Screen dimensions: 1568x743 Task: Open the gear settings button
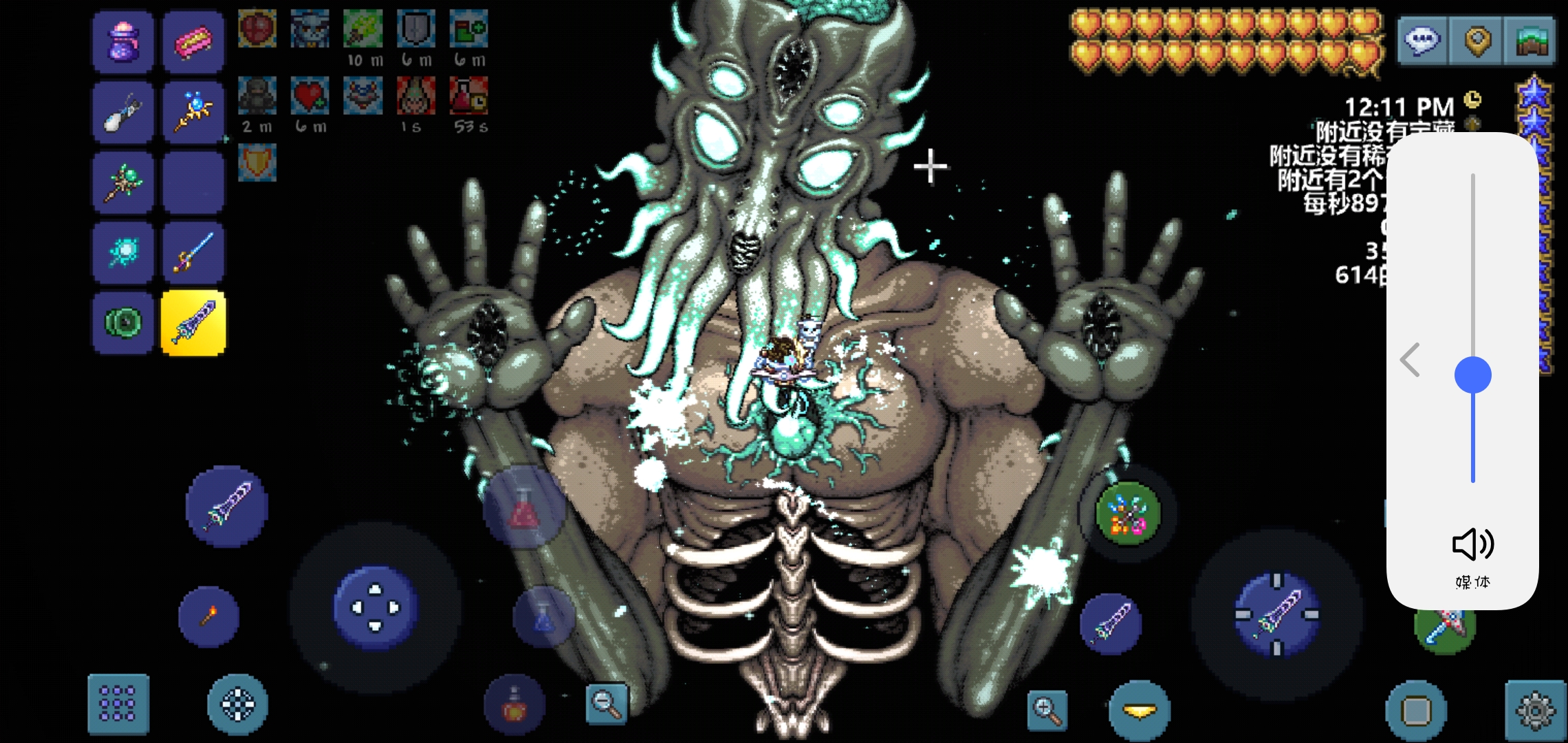[1535, 710]
